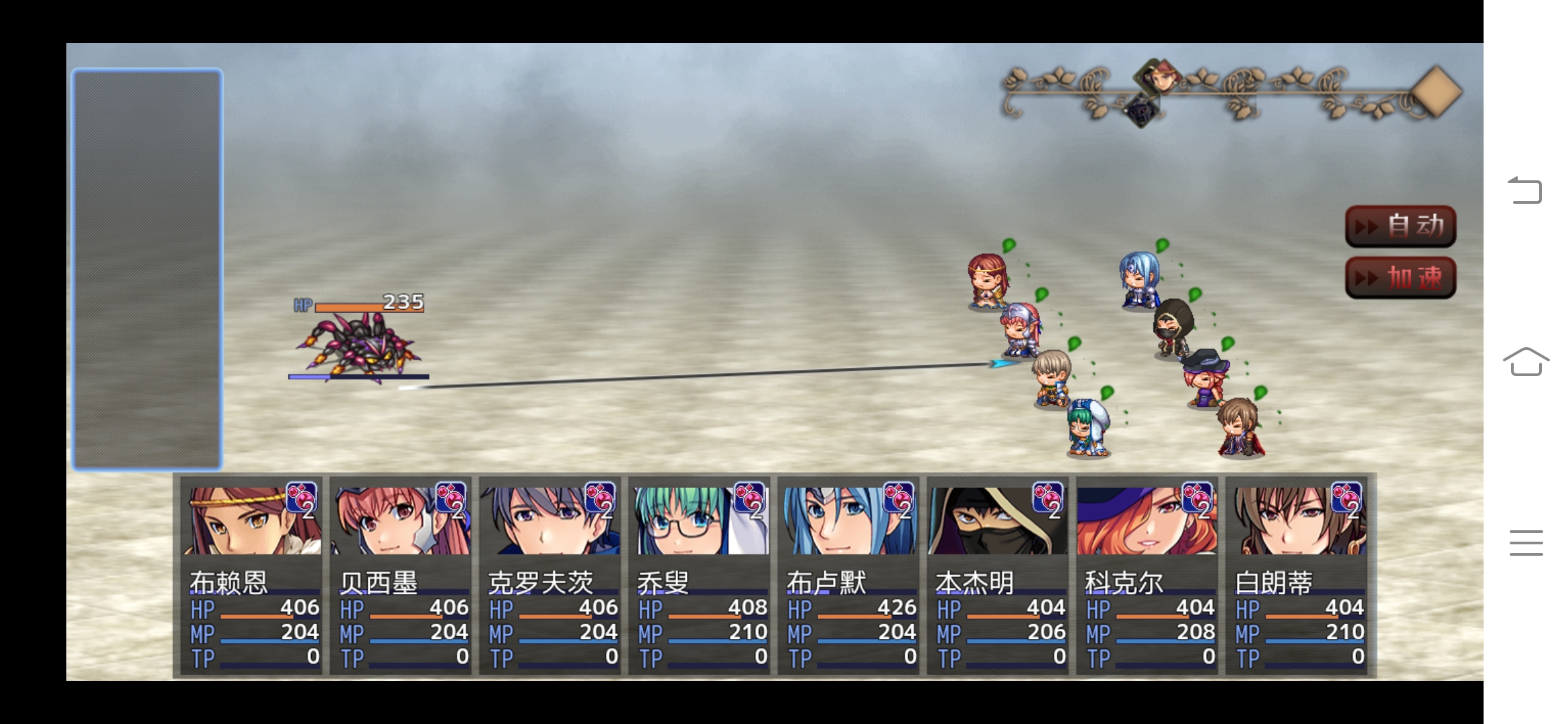The image size is (1568, 724).
Task: Choose the hooded 本杰明 character card
Action: [998, 575]
